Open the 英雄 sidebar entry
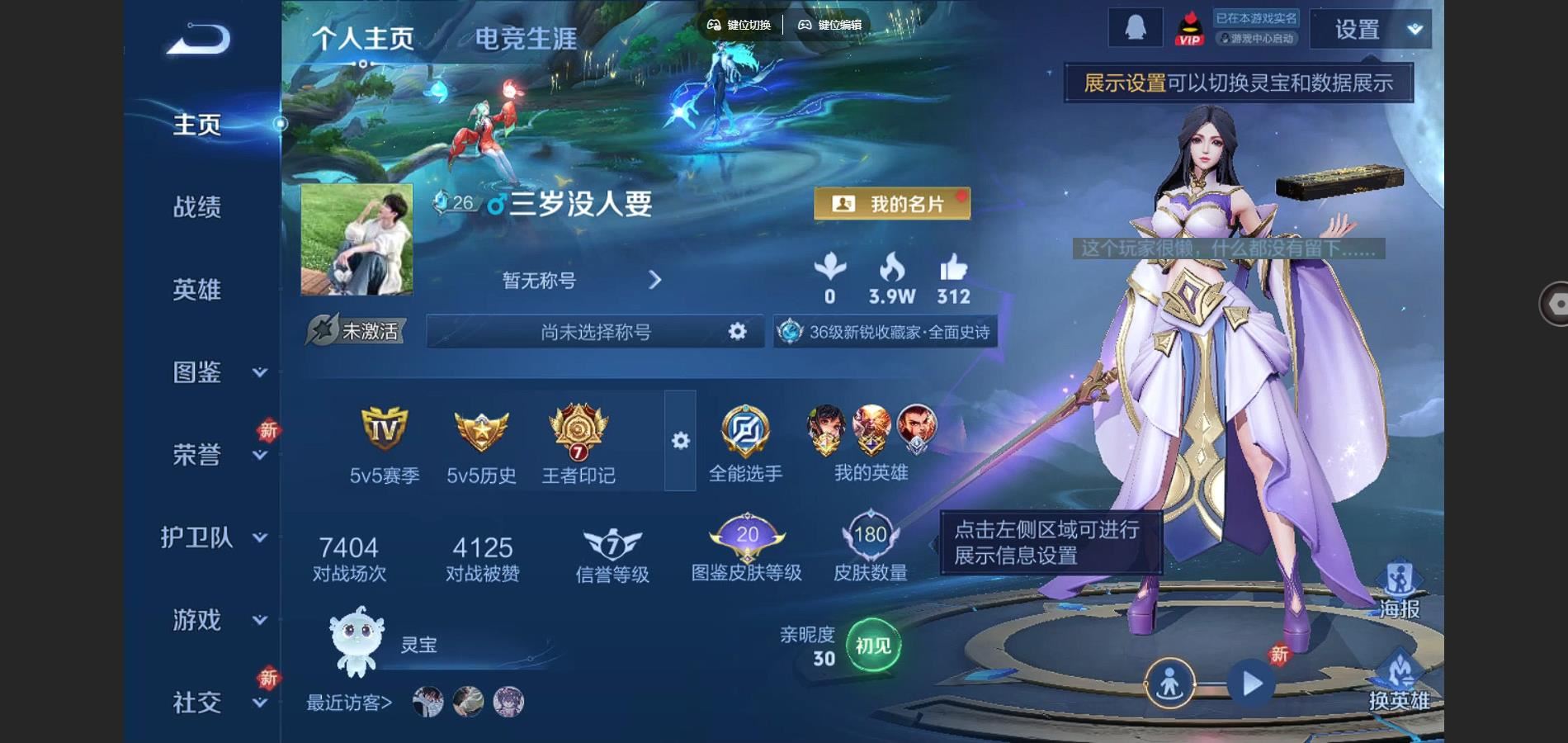Viewport: 1568px width, 743px height. tap(197, 290)
